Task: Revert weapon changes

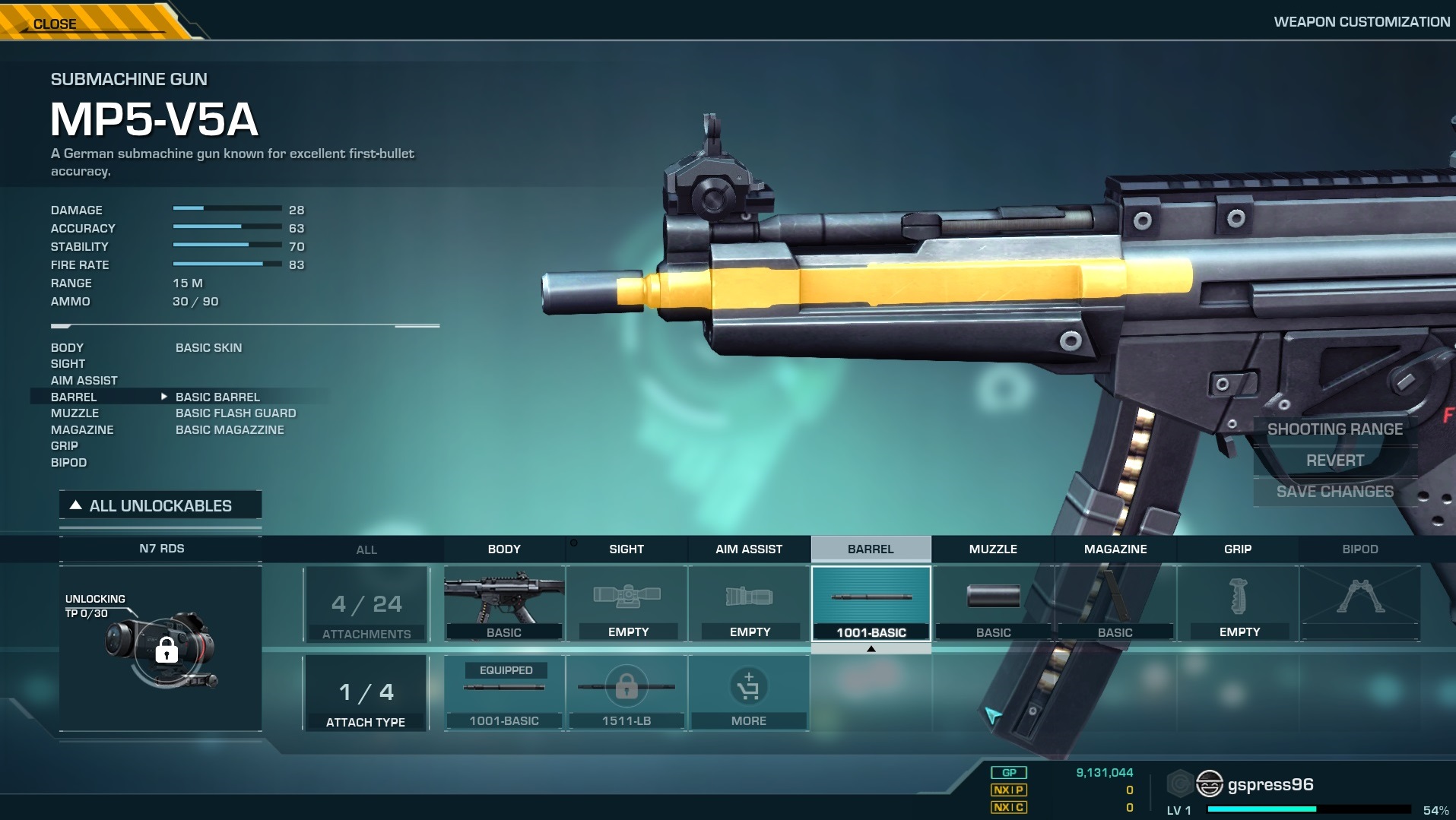Action: (x=1334, y=461)
